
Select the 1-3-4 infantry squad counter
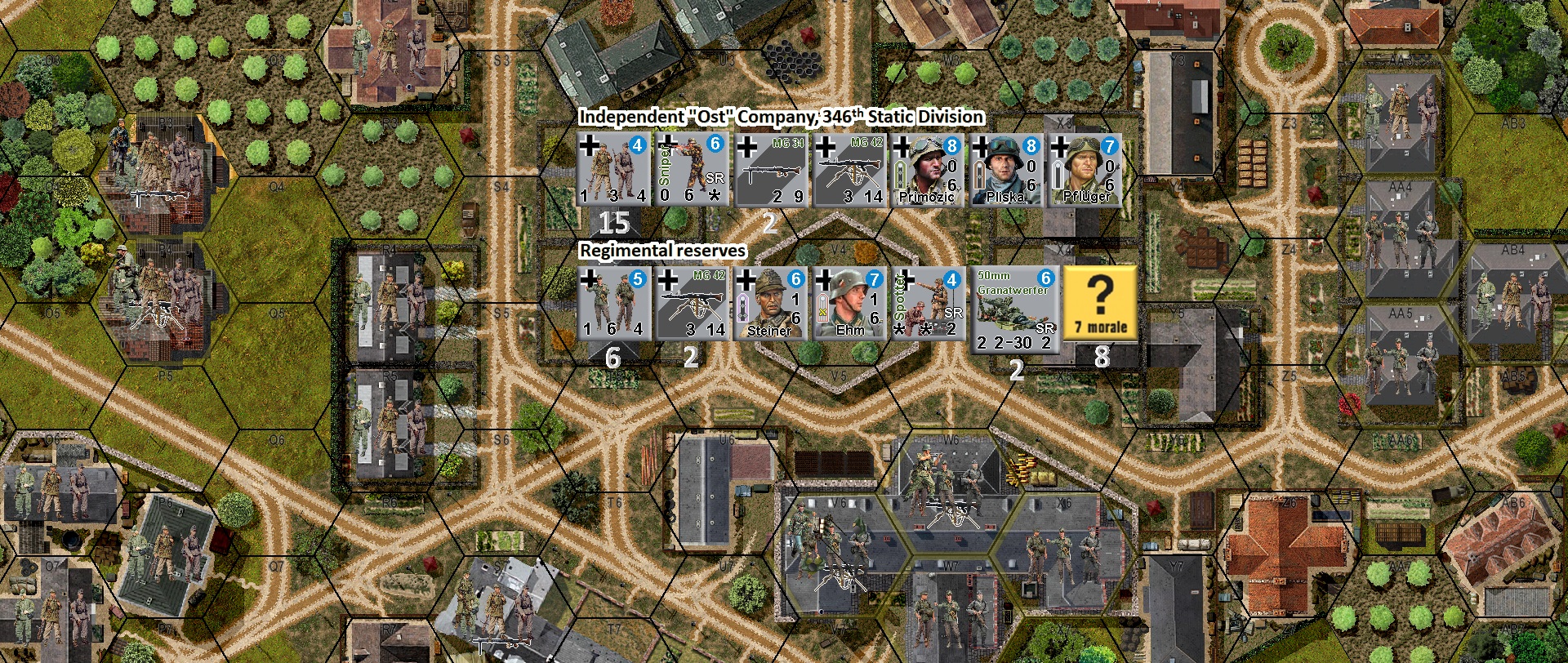pyautogui.click(x=616, y=169)
